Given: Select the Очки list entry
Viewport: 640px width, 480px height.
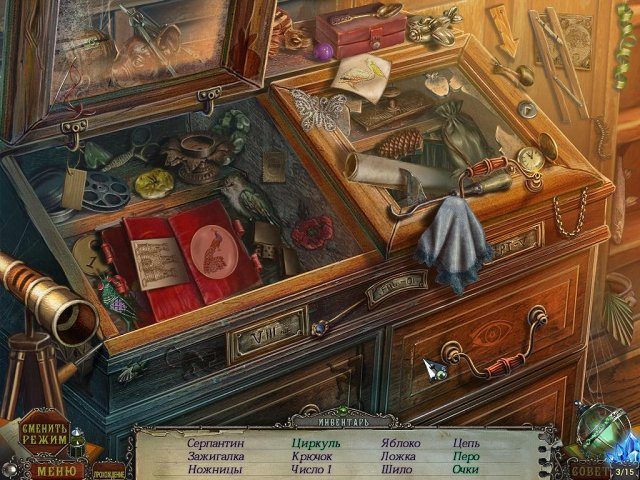Looking at the screenshot, I should tap(465, 469).
